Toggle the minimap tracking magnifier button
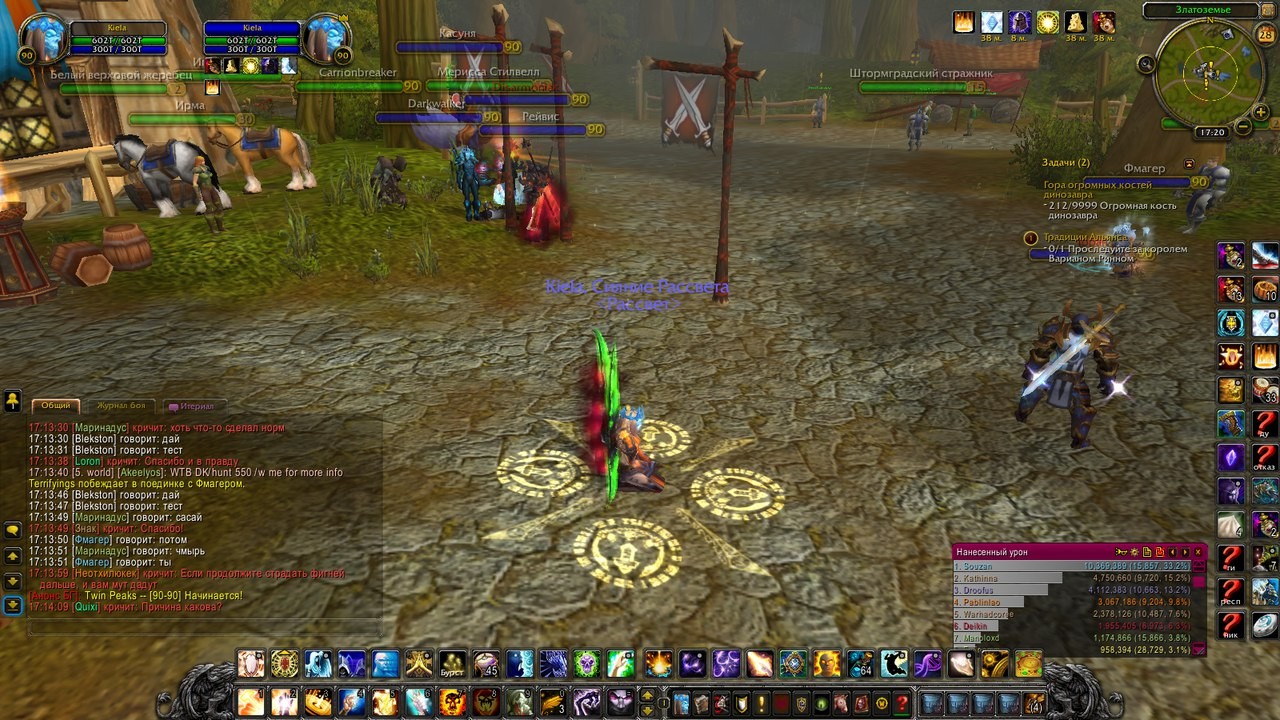The image size is (1280, 720). pyautogui.click(x=1146, y=64)
